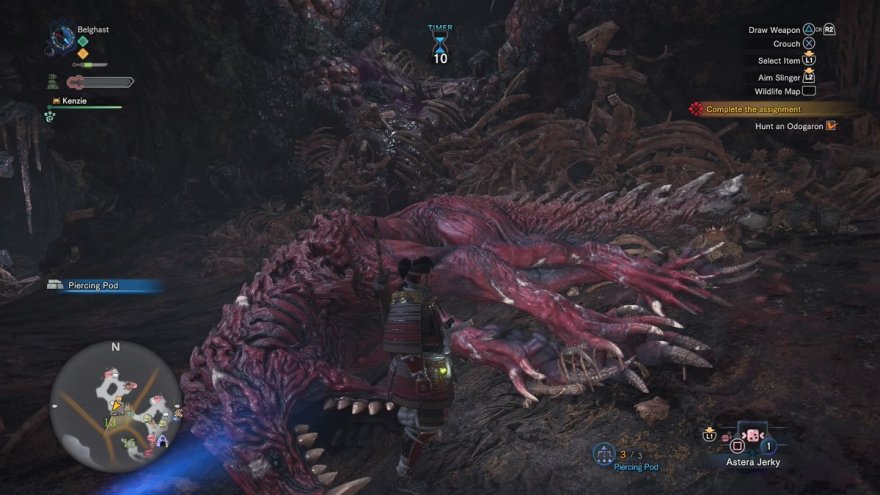Open the circular minimap
Viewport: 880px width, 495px height.
(x=115, y=405)
